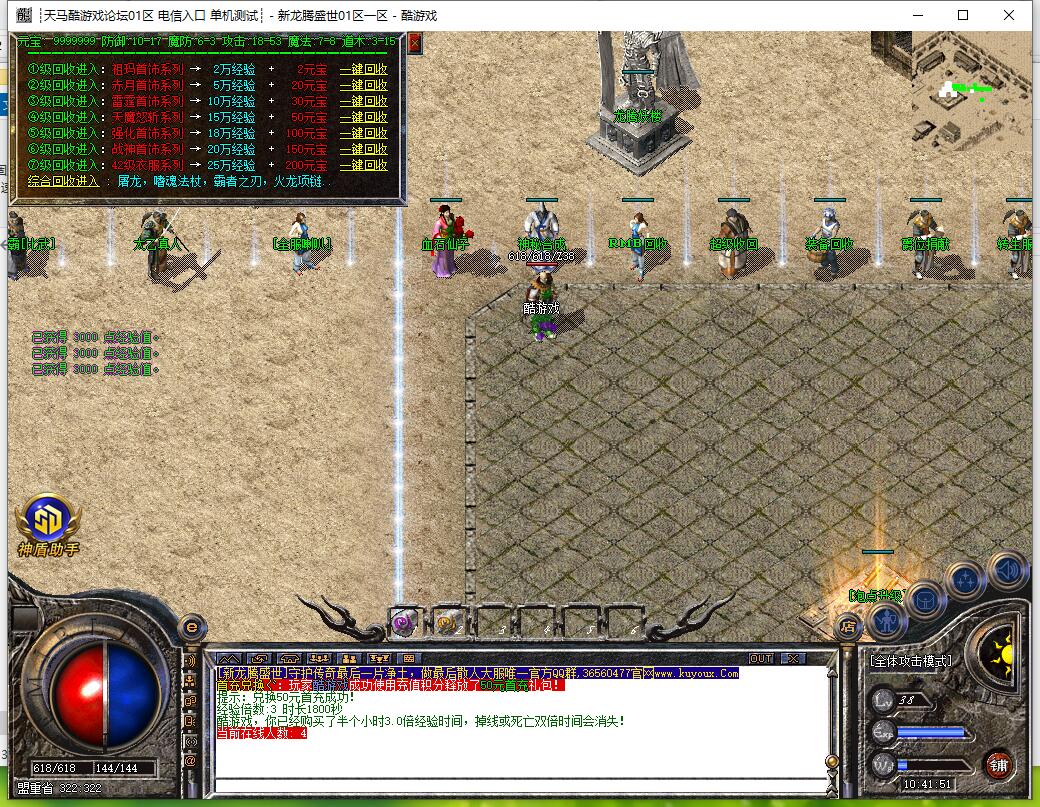
Task: Click the OUT button on chat bar
Action: (x=761, y=658)
